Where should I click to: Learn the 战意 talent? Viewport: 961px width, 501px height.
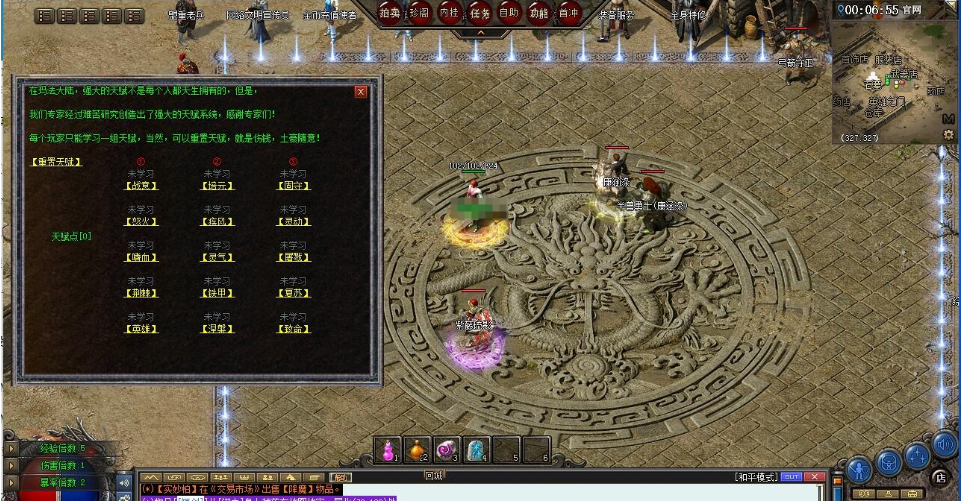(x=141, y=185)
